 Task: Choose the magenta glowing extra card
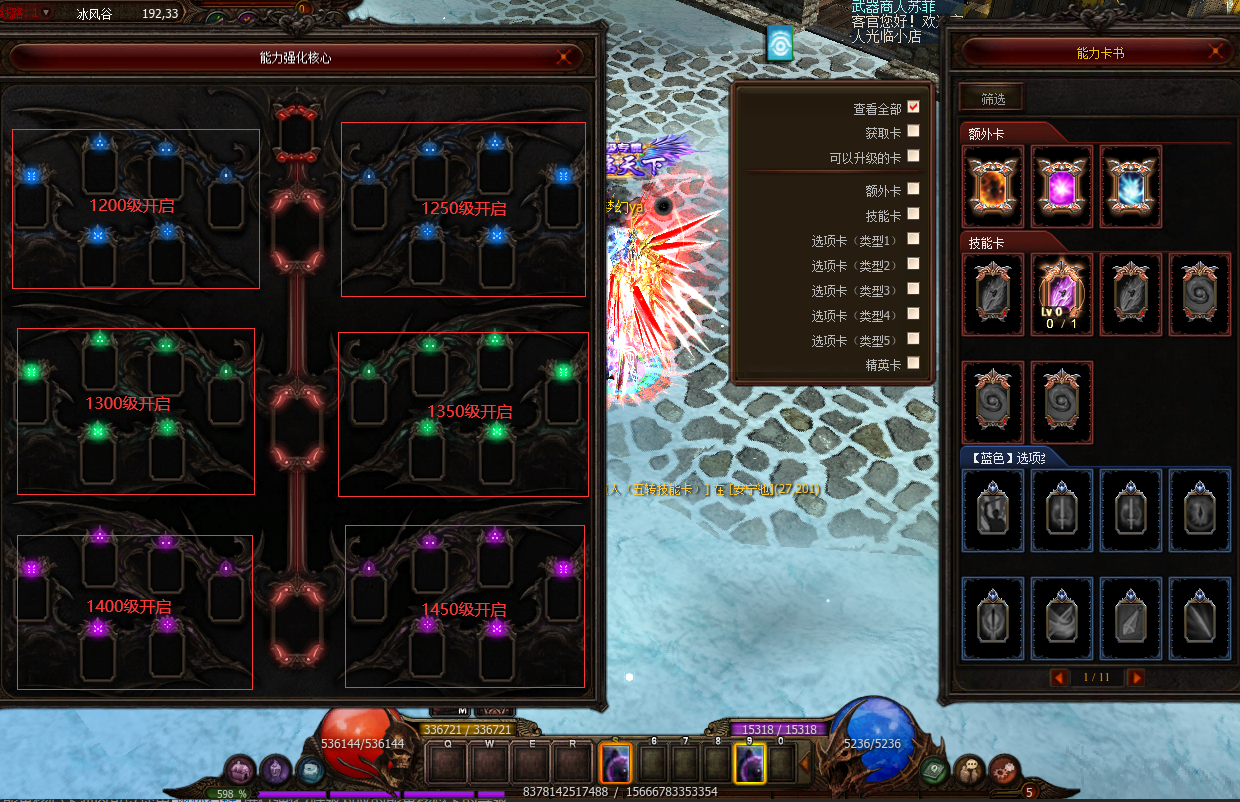coord(1062,187)
